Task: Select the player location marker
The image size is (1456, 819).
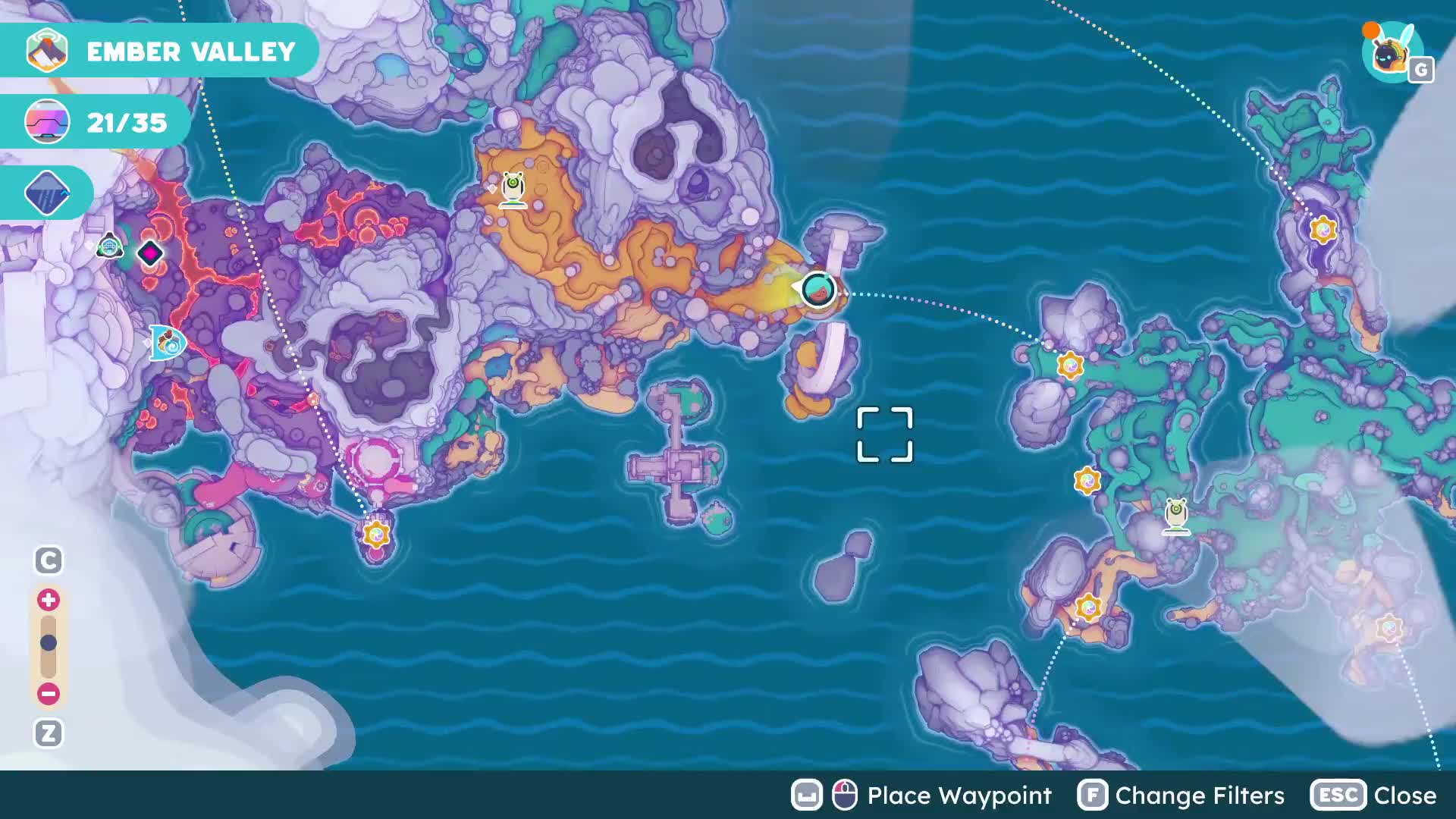Action: pos(818,289)
